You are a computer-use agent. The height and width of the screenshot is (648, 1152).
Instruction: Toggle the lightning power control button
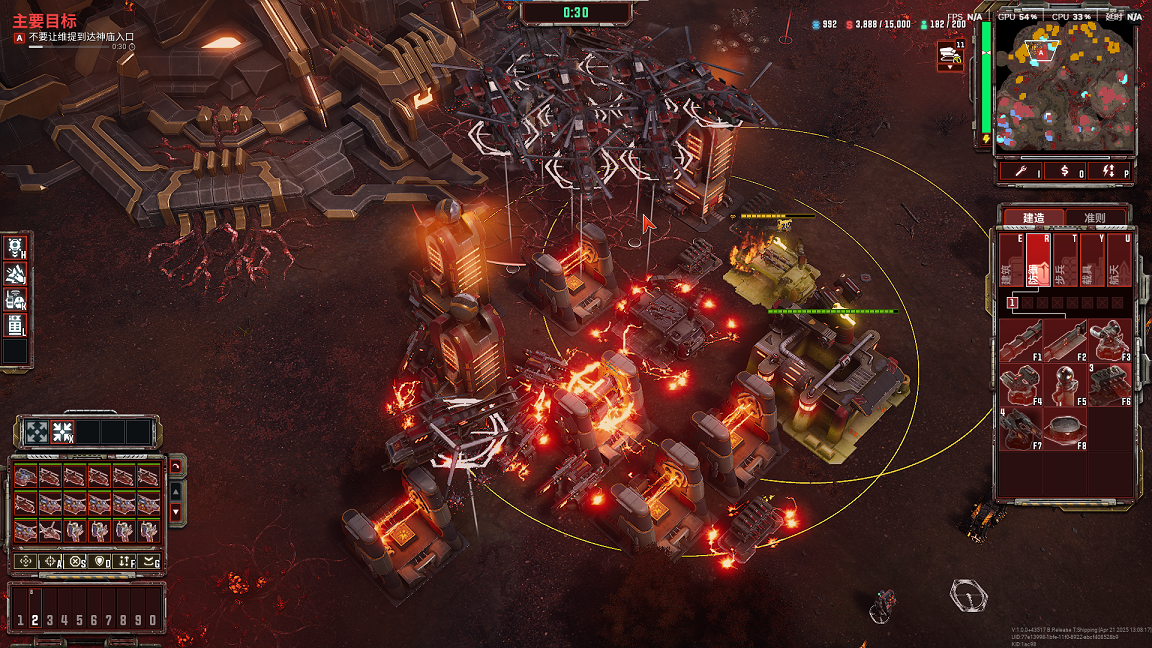[1110, 171]
